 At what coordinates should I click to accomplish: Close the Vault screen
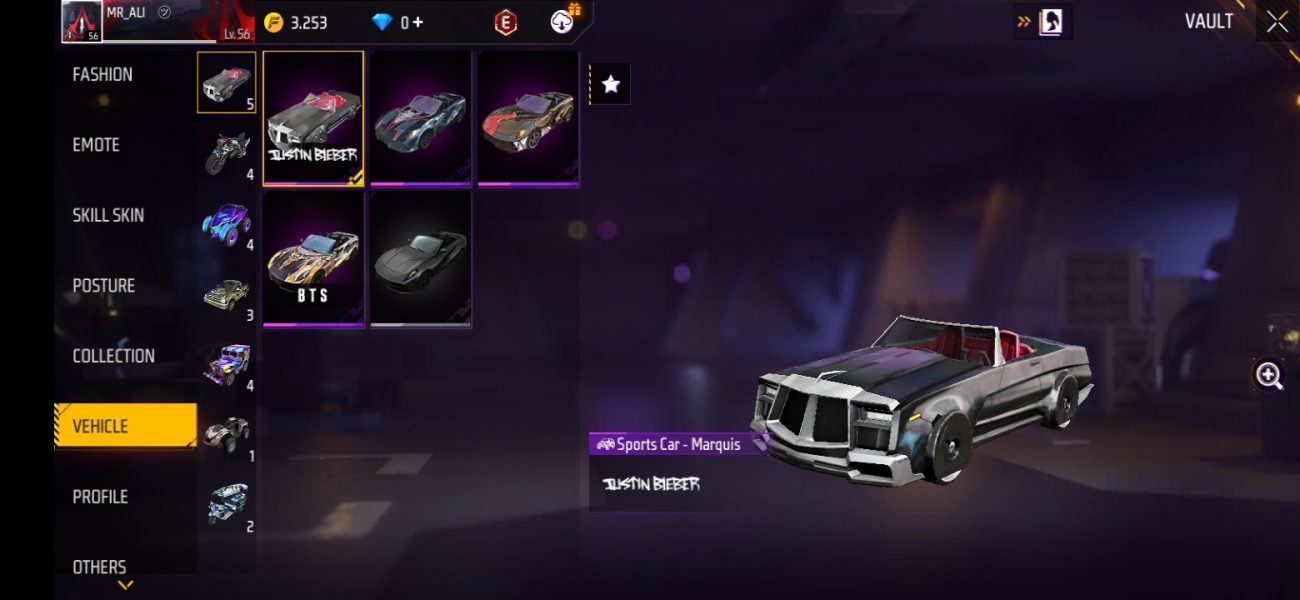click(x=1277, y=22)
